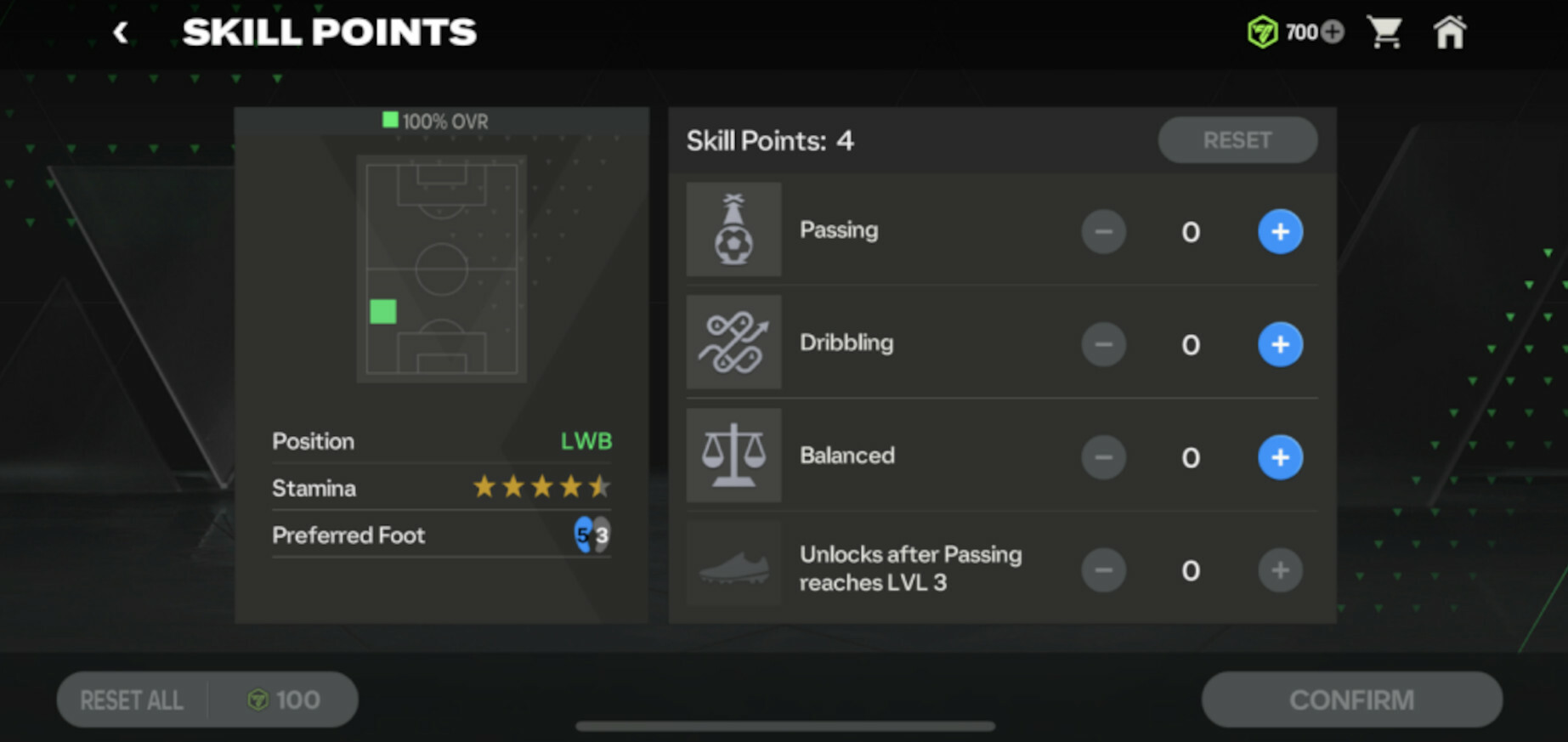
Task: Select the Dribbling skill icon
Action: [x=733, y=343]
